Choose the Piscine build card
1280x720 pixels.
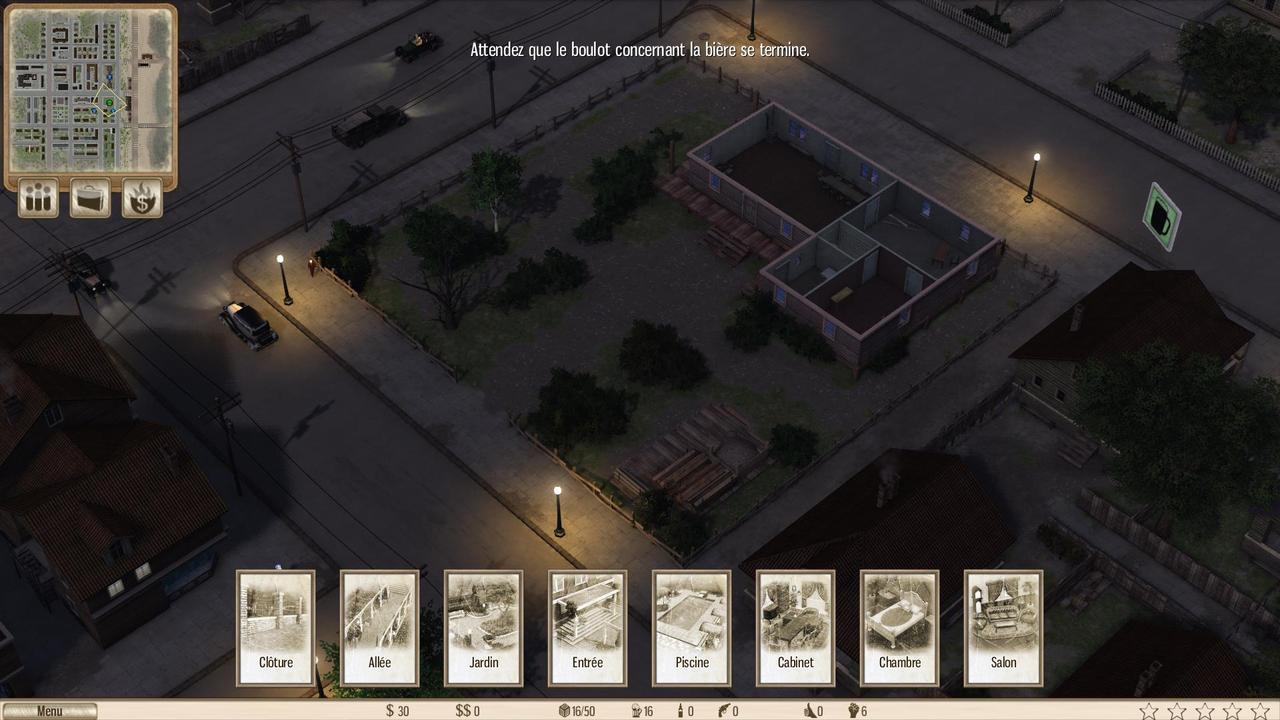click(692, 628)
